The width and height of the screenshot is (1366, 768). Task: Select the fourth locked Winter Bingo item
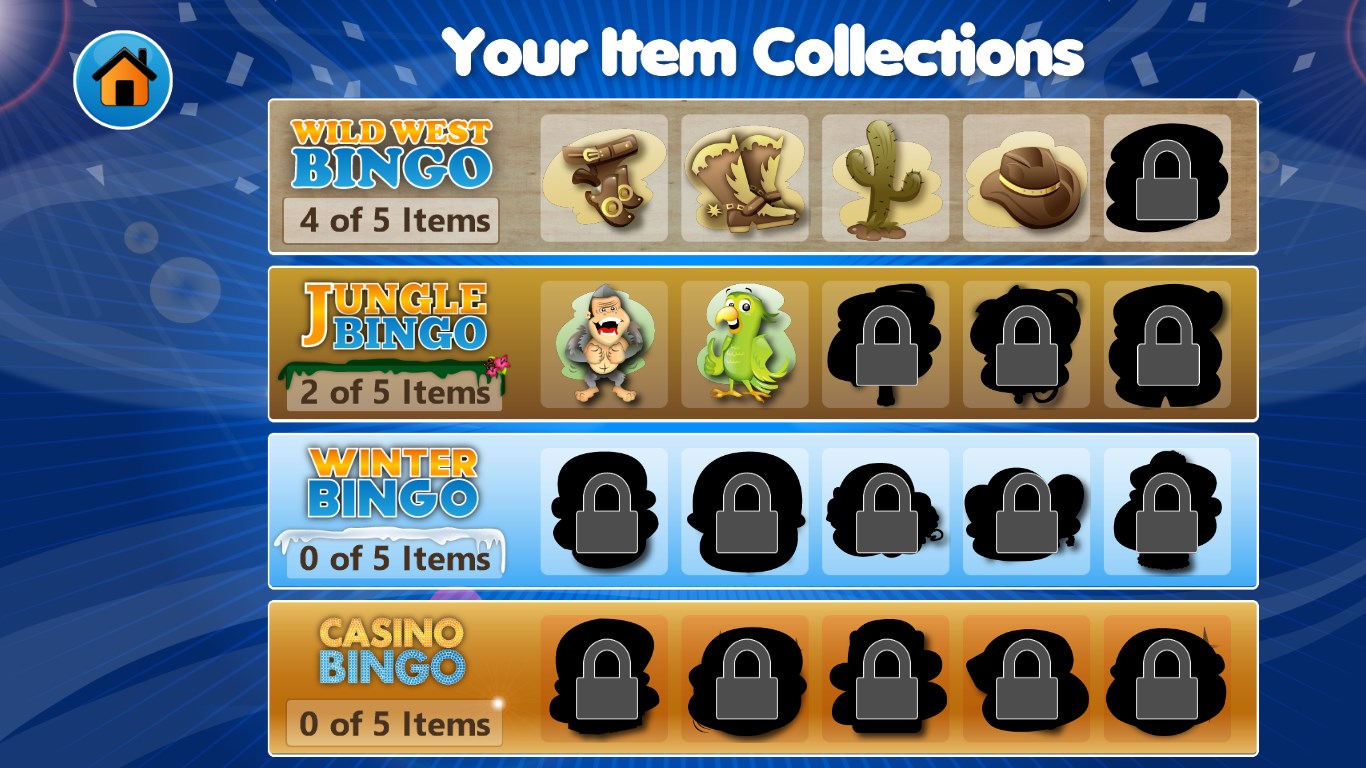point(1026,512)
